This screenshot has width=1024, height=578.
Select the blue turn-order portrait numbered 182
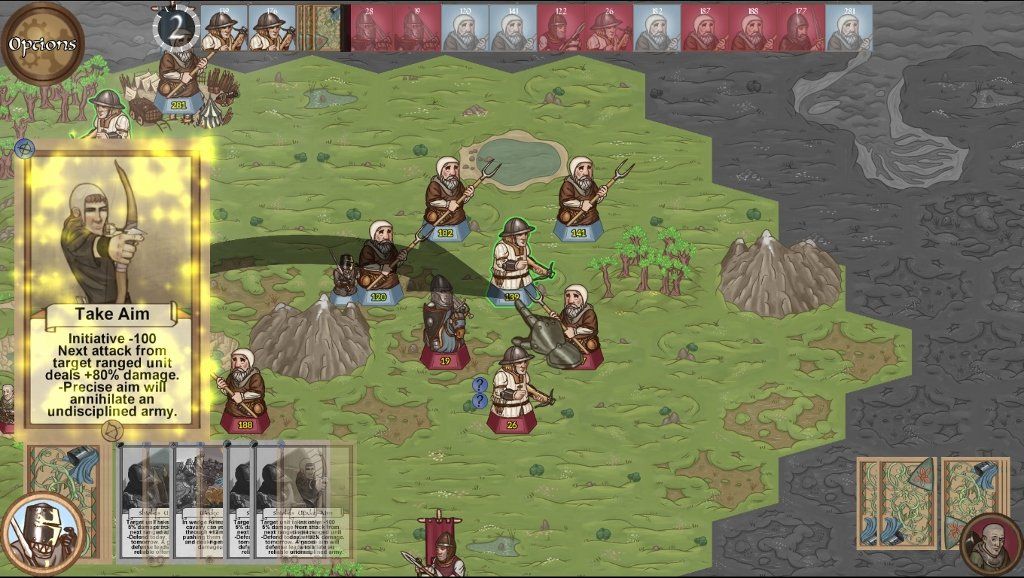point(656,28)
